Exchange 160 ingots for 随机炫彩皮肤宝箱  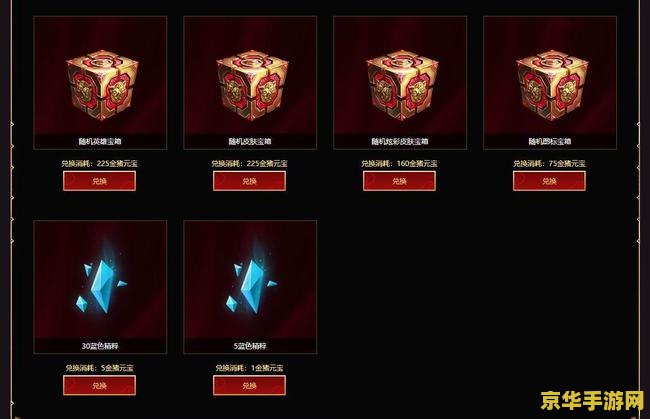click(x=399, y=181)
